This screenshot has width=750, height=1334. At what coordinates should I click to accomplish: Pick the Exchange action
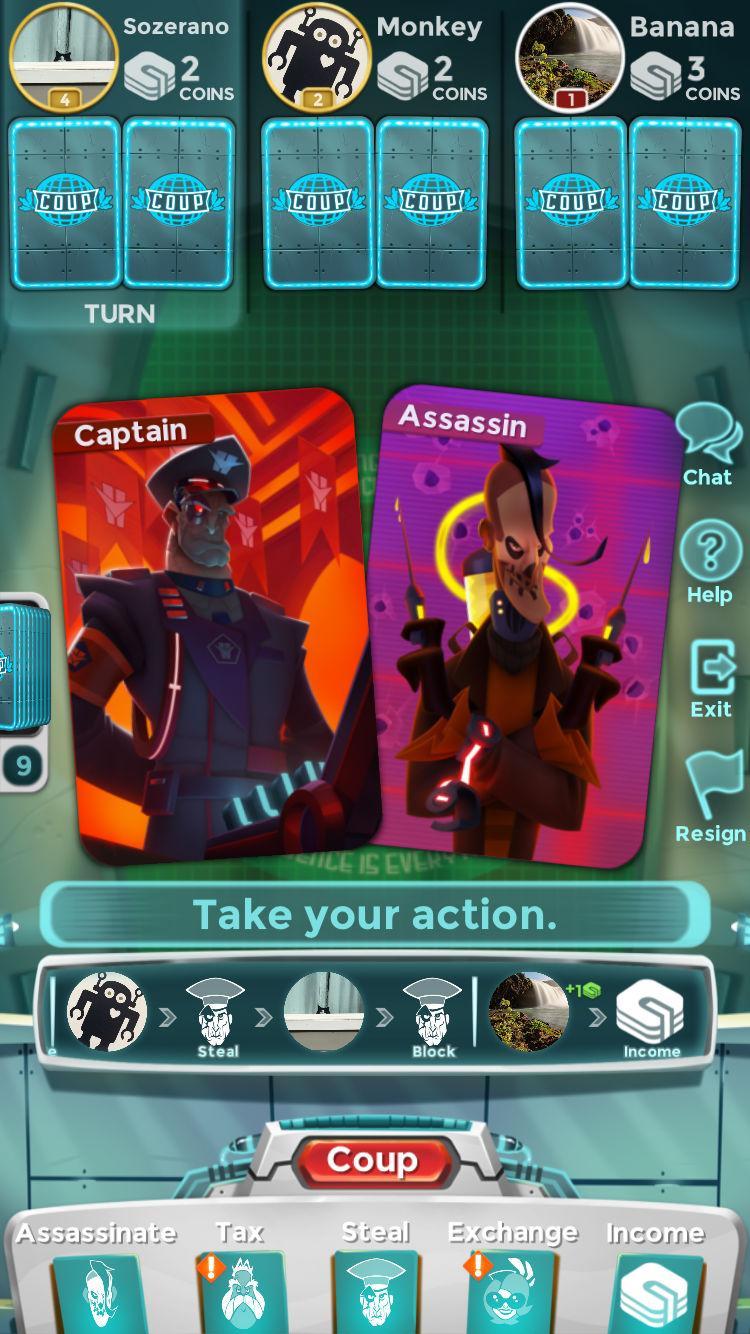tap(512, 1280)
